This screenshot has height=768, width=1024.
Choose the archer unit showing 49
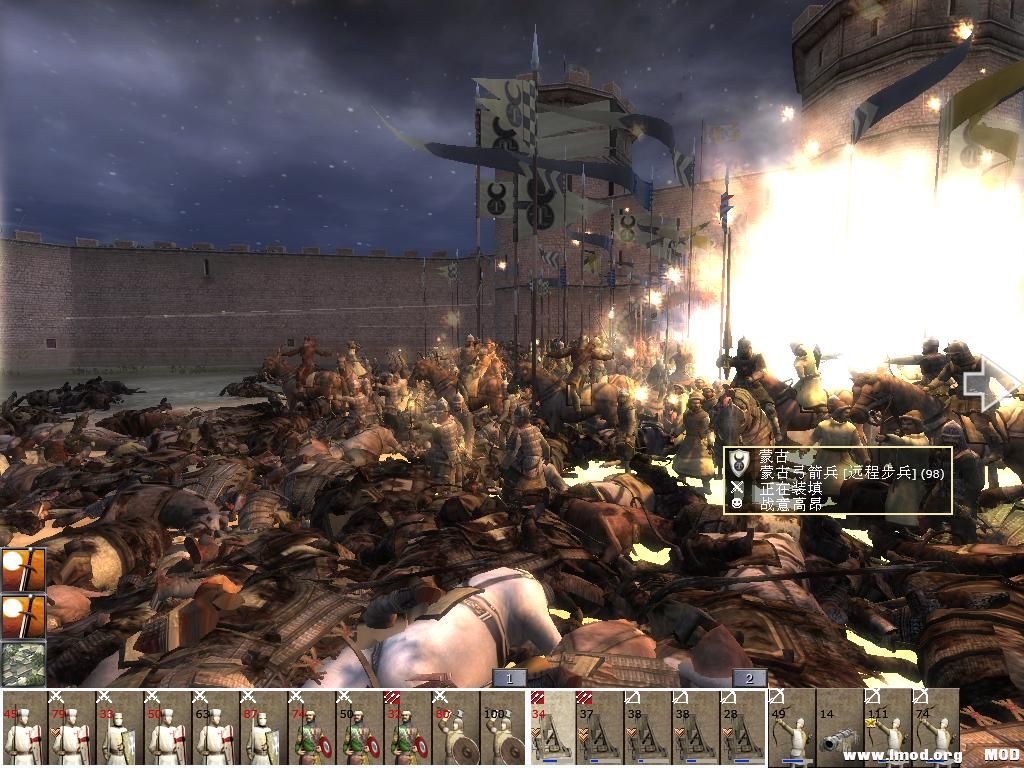tap(791, 728)
